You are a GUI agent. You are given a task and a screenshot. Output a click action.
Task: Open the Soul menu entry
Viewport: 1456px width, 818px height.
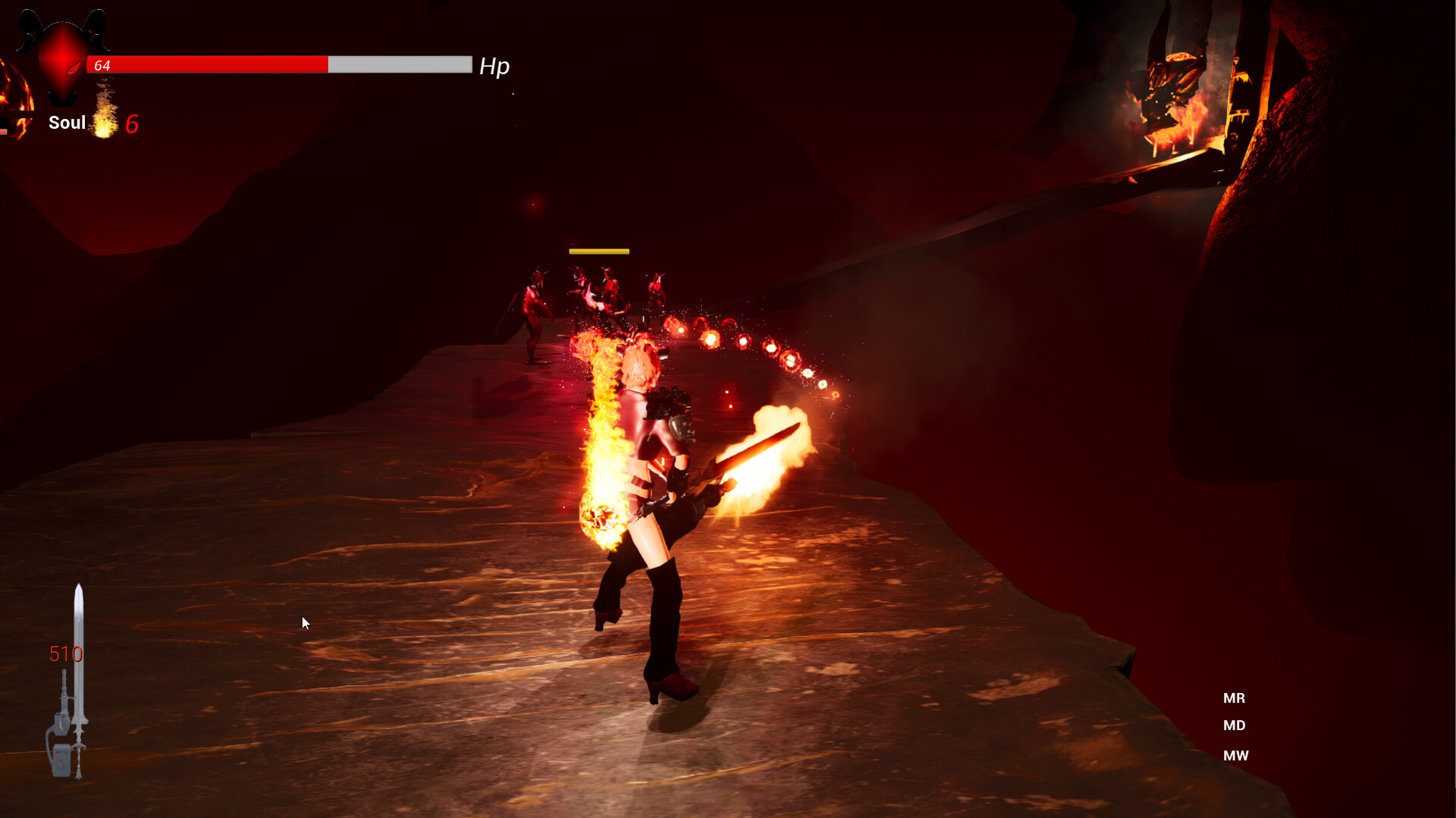coord(67,122)
